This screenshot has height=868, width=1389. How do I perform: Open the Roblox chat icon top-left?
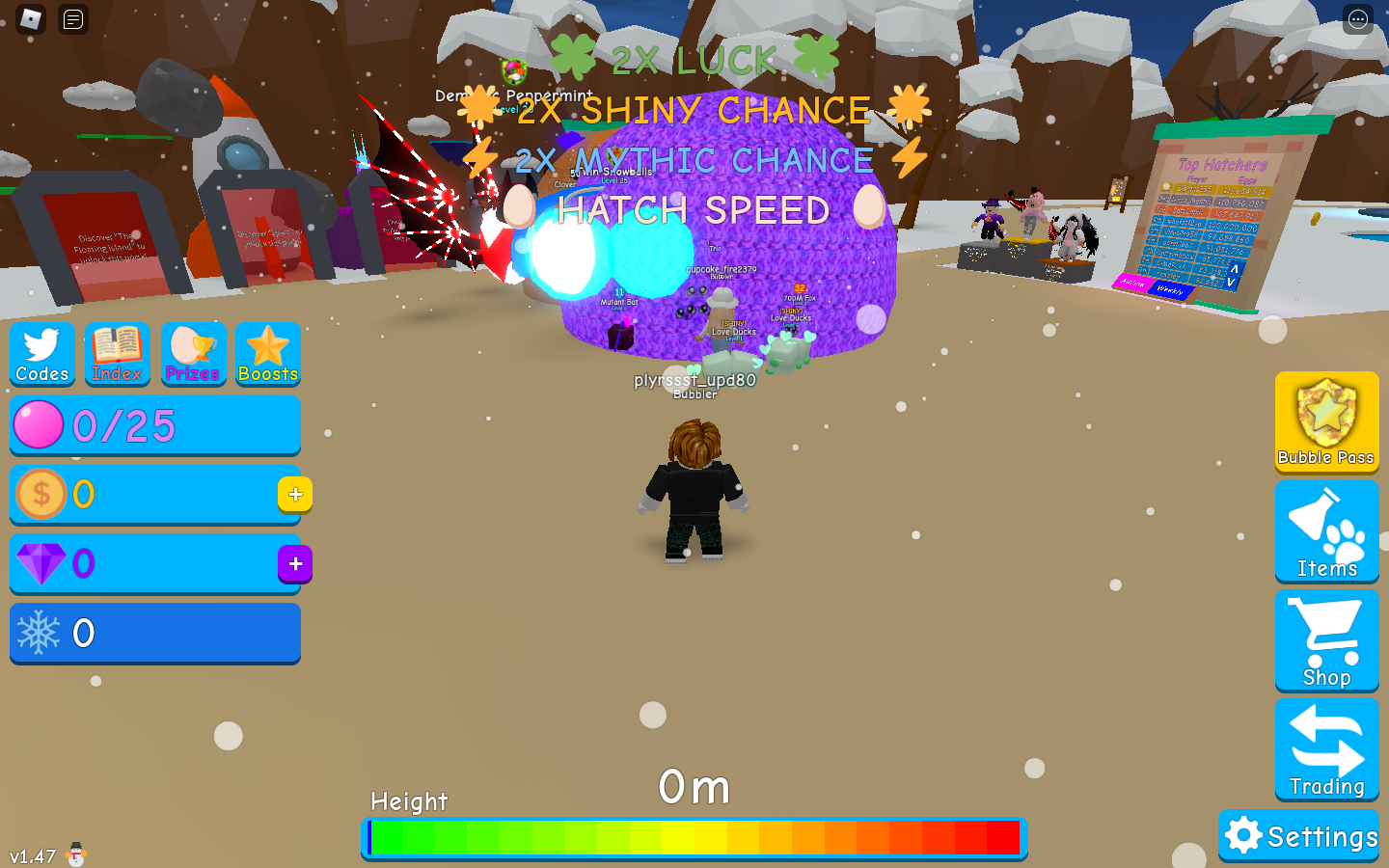coord(75,19)
